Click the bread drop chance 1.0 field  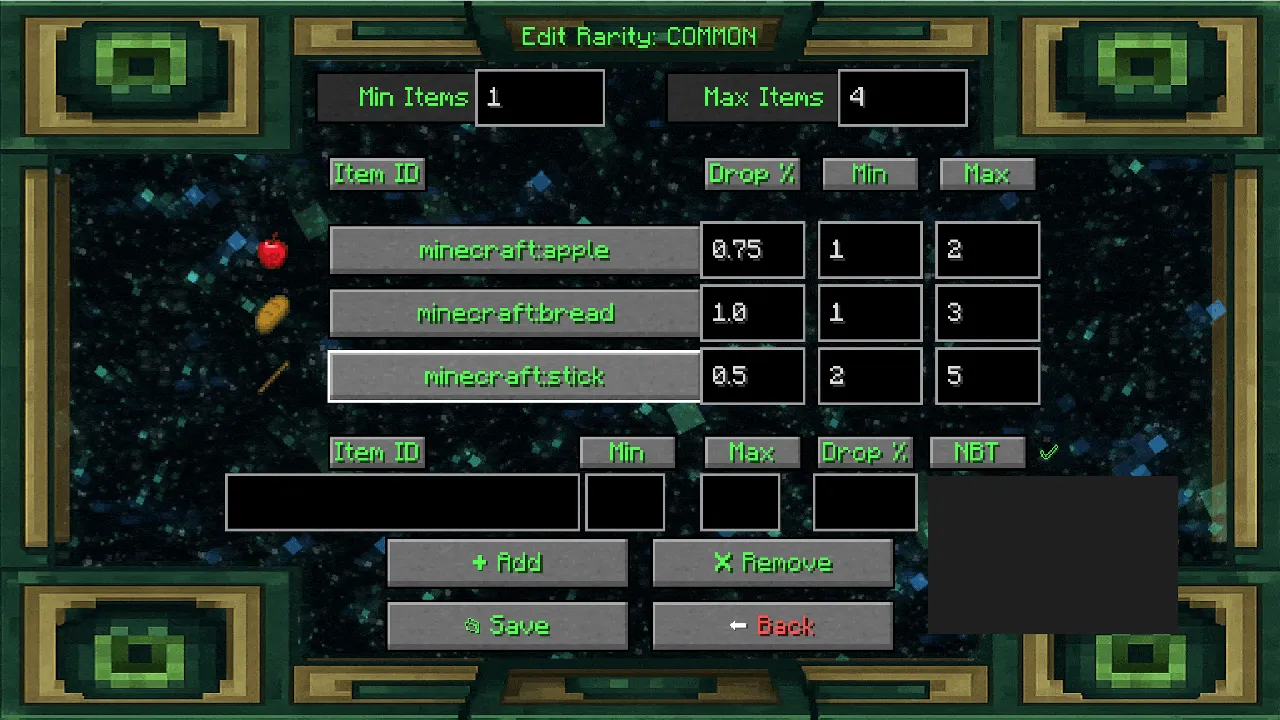752,313
